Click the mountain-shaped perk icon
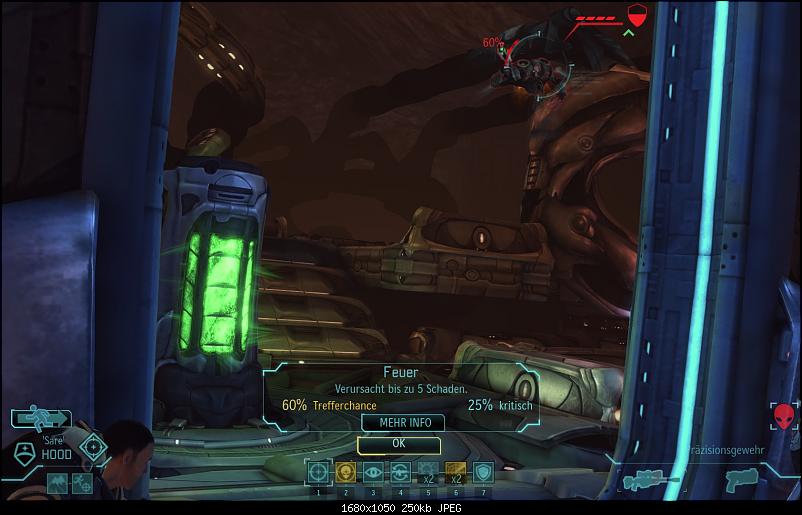The width and height of the screenshot is (802, 515). pos(57,485)
